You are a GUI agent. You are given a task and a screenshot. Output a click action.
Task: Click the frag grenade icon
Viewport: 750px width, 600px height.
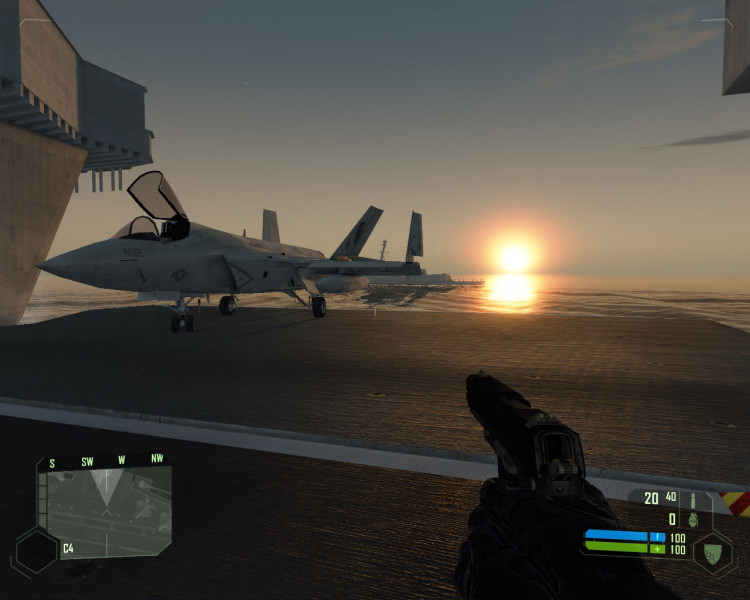(x=693, y=519)
